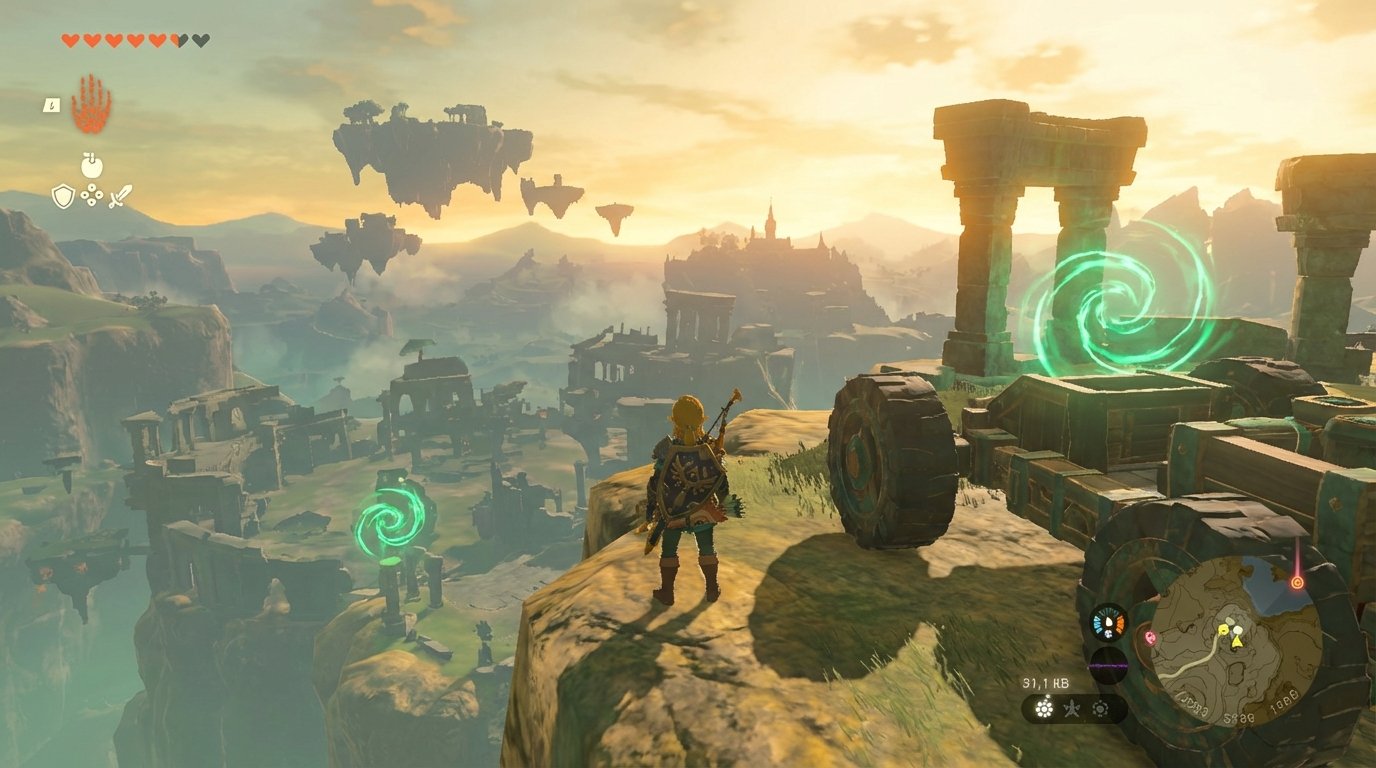1376x768 pixels.
Task: Click the d-pad quick-menu icon in the HUD
Action: (91, 194)
